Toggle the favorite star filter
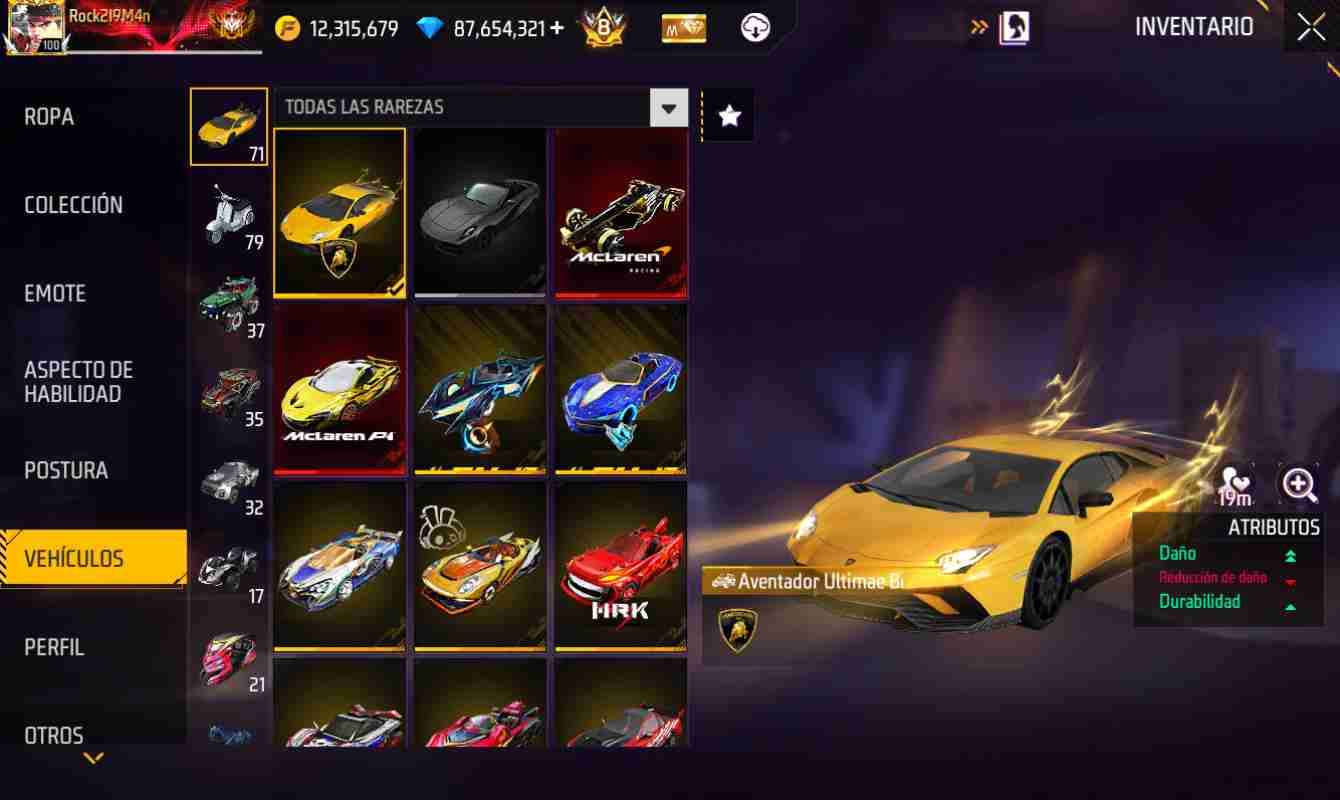 pyautogui.click(x=727, y=113)
